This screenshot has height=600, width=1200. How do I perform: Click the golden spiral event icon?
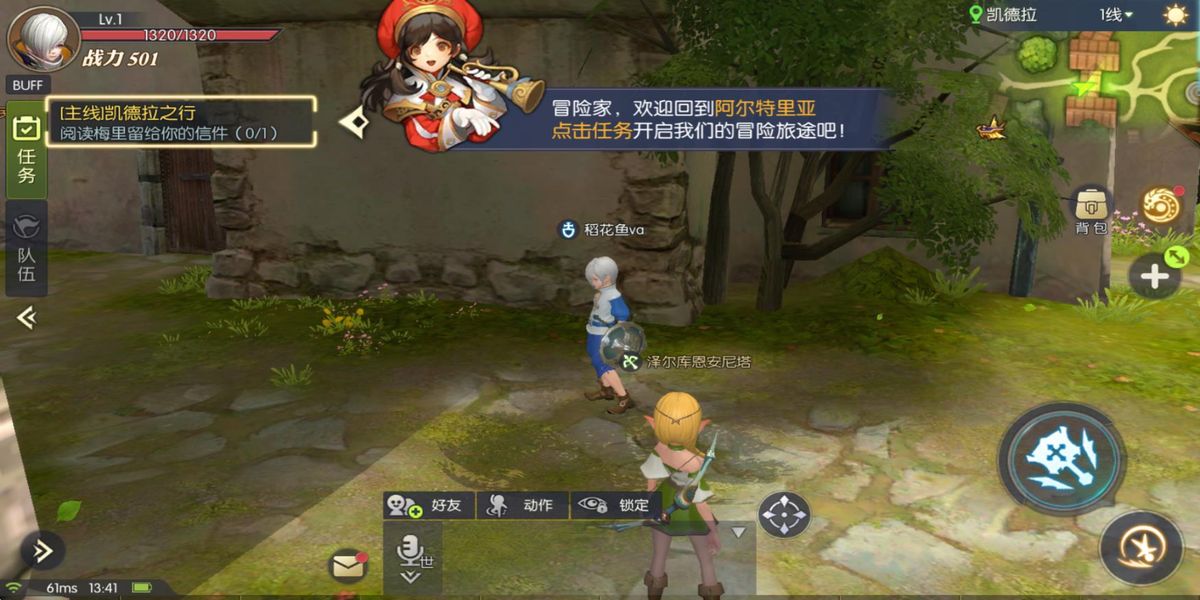(1161, 207)
